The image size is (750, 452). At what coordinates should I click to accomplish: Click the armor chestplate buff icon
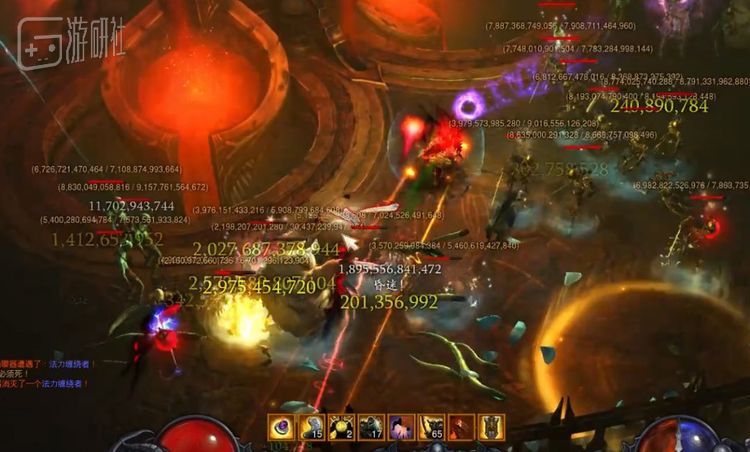(x=491, y=427)
